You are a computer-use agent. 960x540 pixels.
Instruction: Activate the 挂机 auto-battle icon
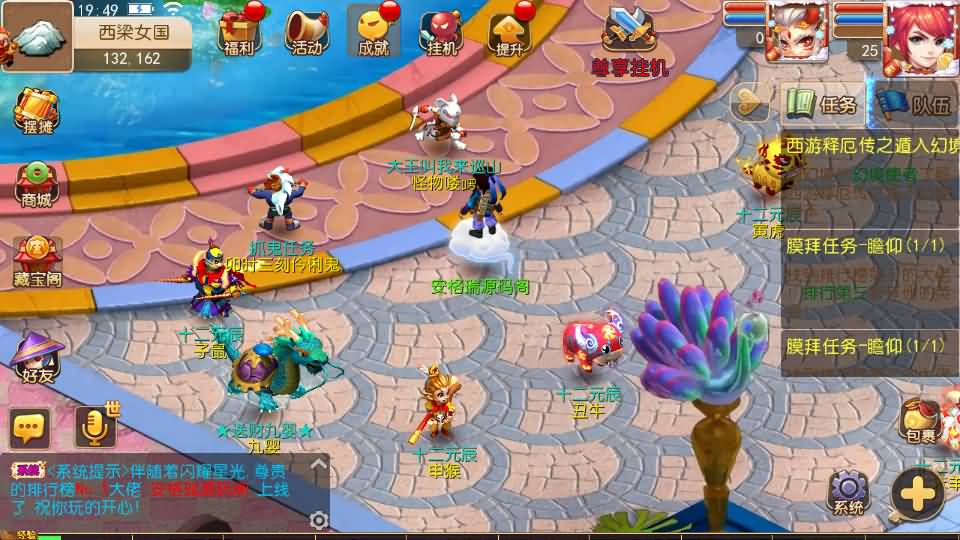tap(441, 31)
